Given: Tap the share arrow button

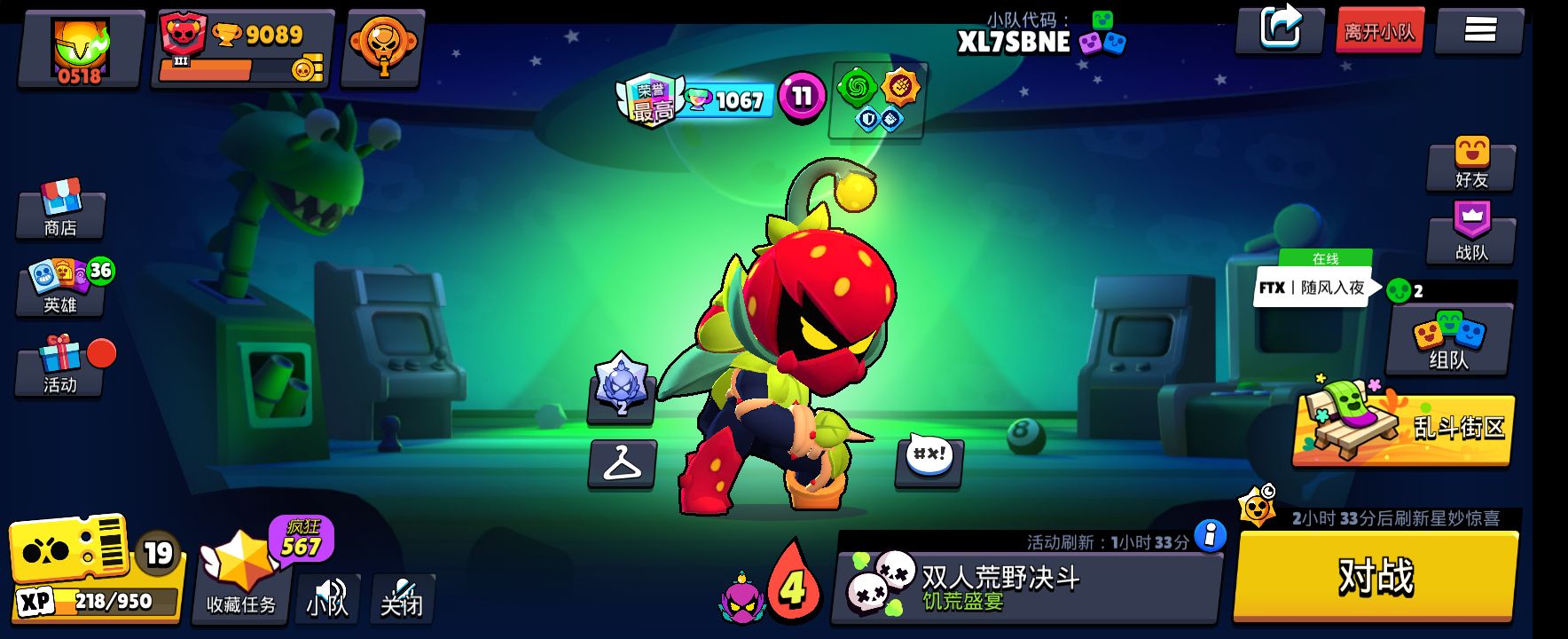Looking at the screenshot, I should (1280, 29).
